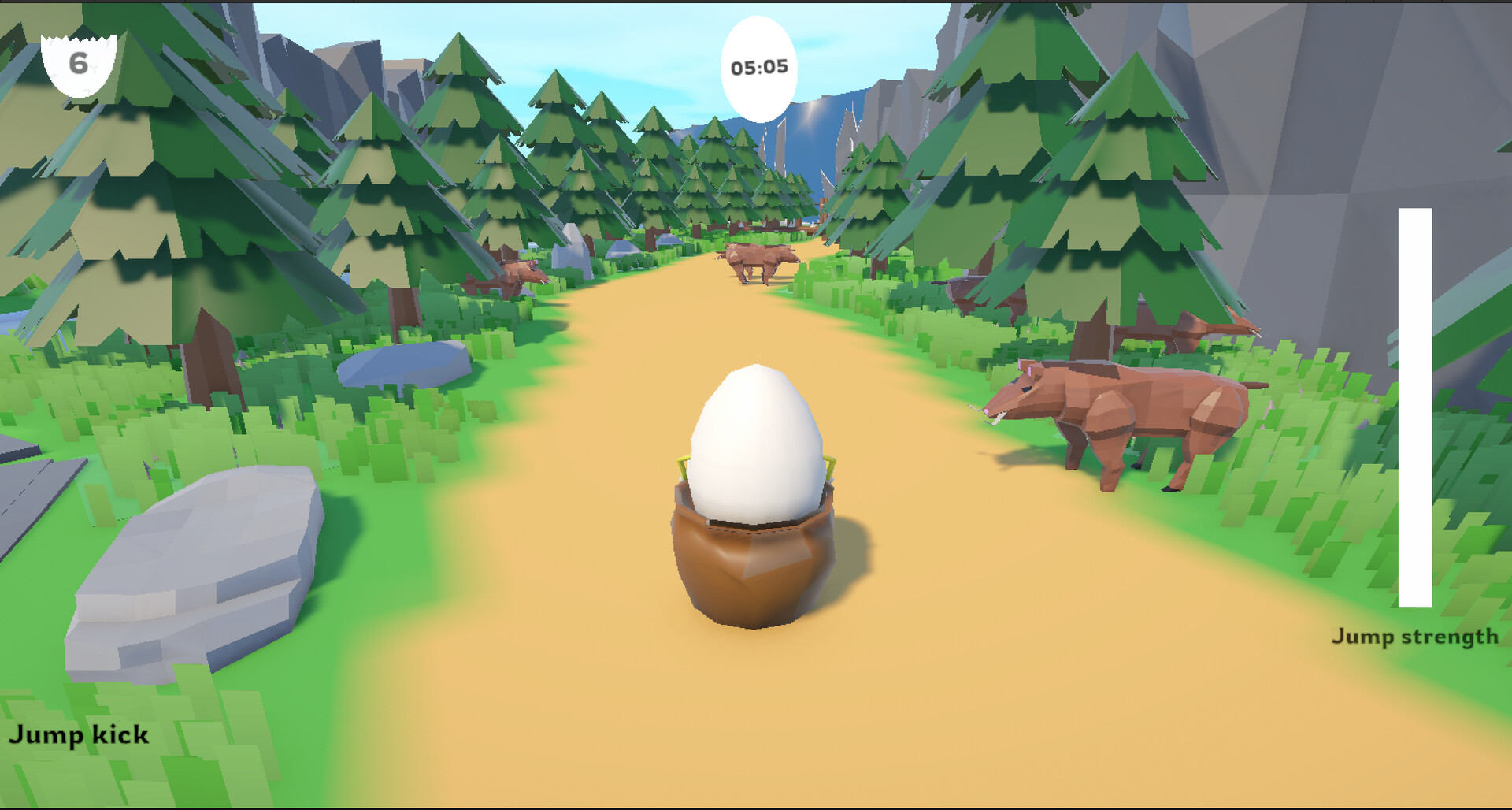Click the brown basket holding the egg
Viewport: 1512px width, 810px height.
(x=756, y=559)
